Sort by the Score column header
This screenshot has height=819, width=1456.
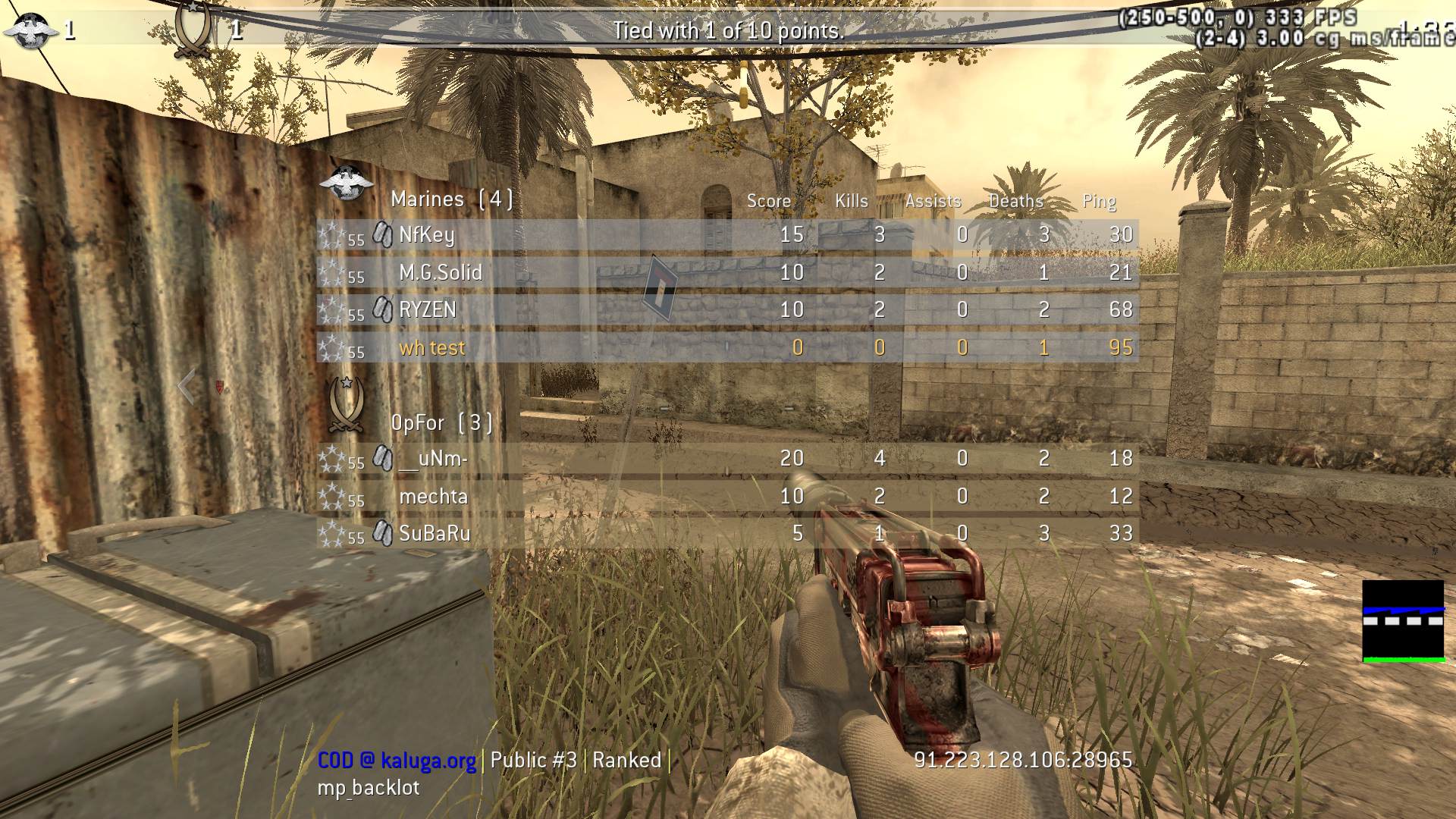768,201
